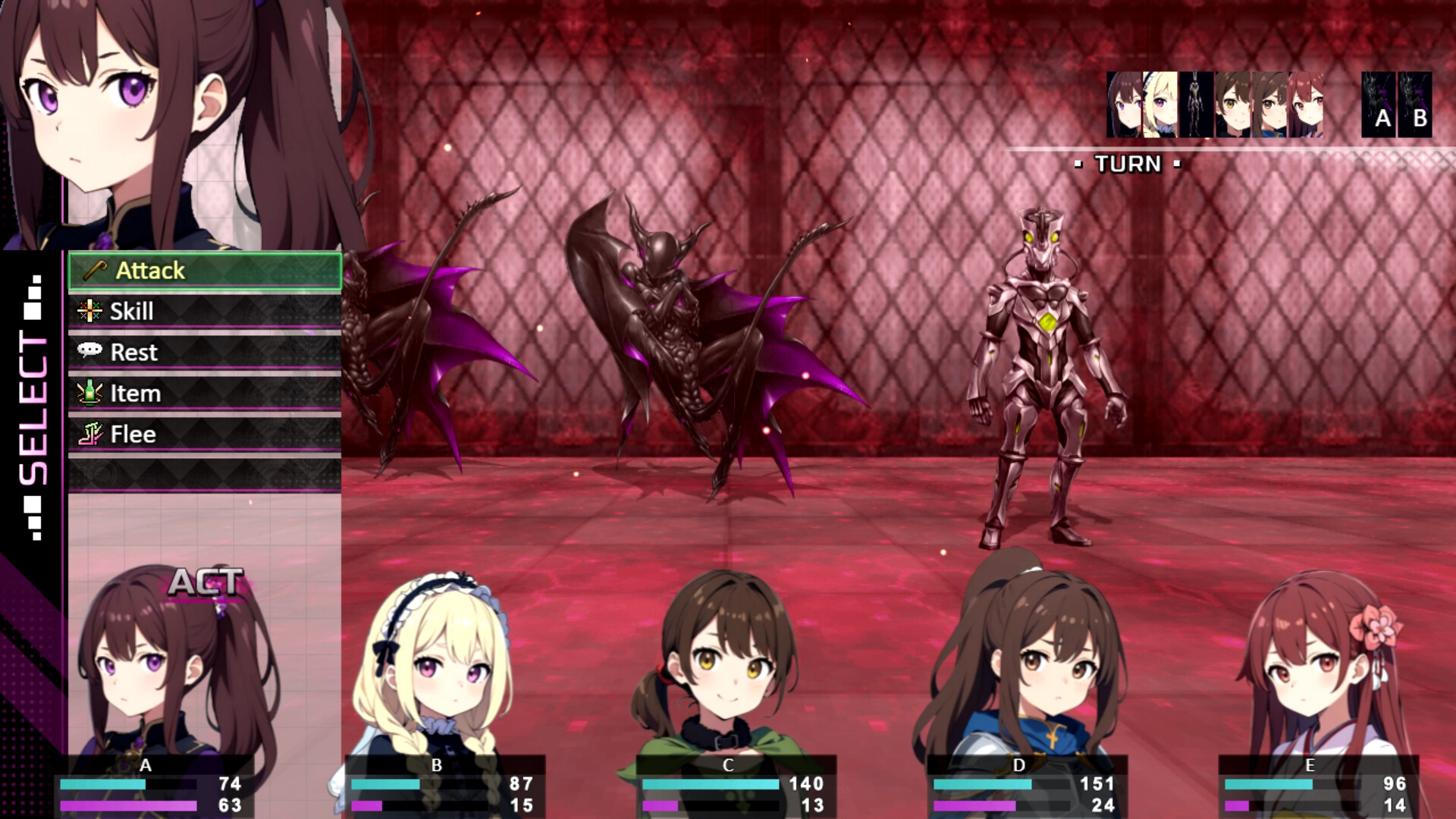The height and width of the screenshot is (819, 1456).
Task: Click enemy B's turn order icon
Action: 1415,105
